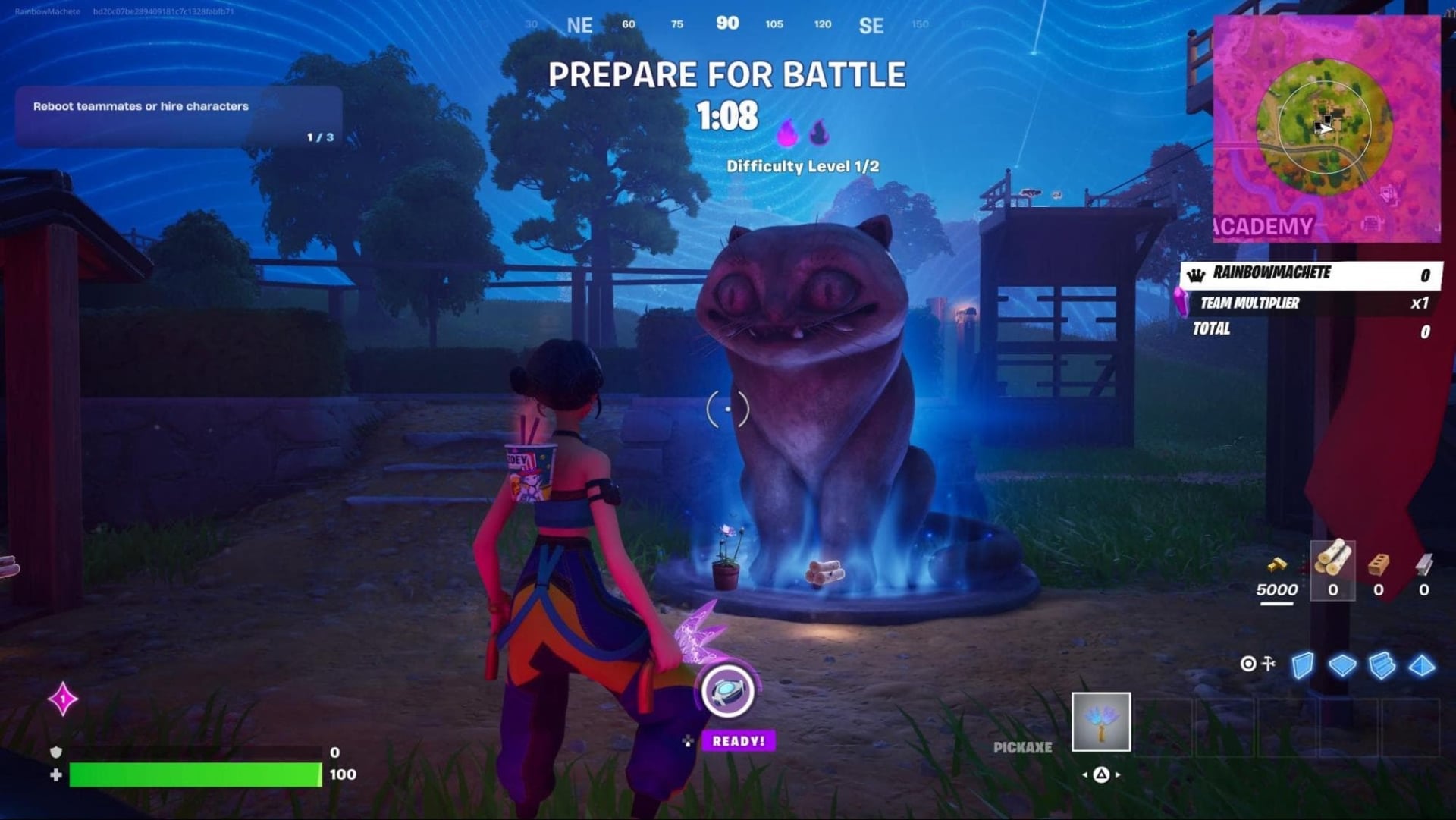The width and height of the screenshot is (1456, 820).
Task: Select the wall build piece icon
Action: click(1302, 664)
